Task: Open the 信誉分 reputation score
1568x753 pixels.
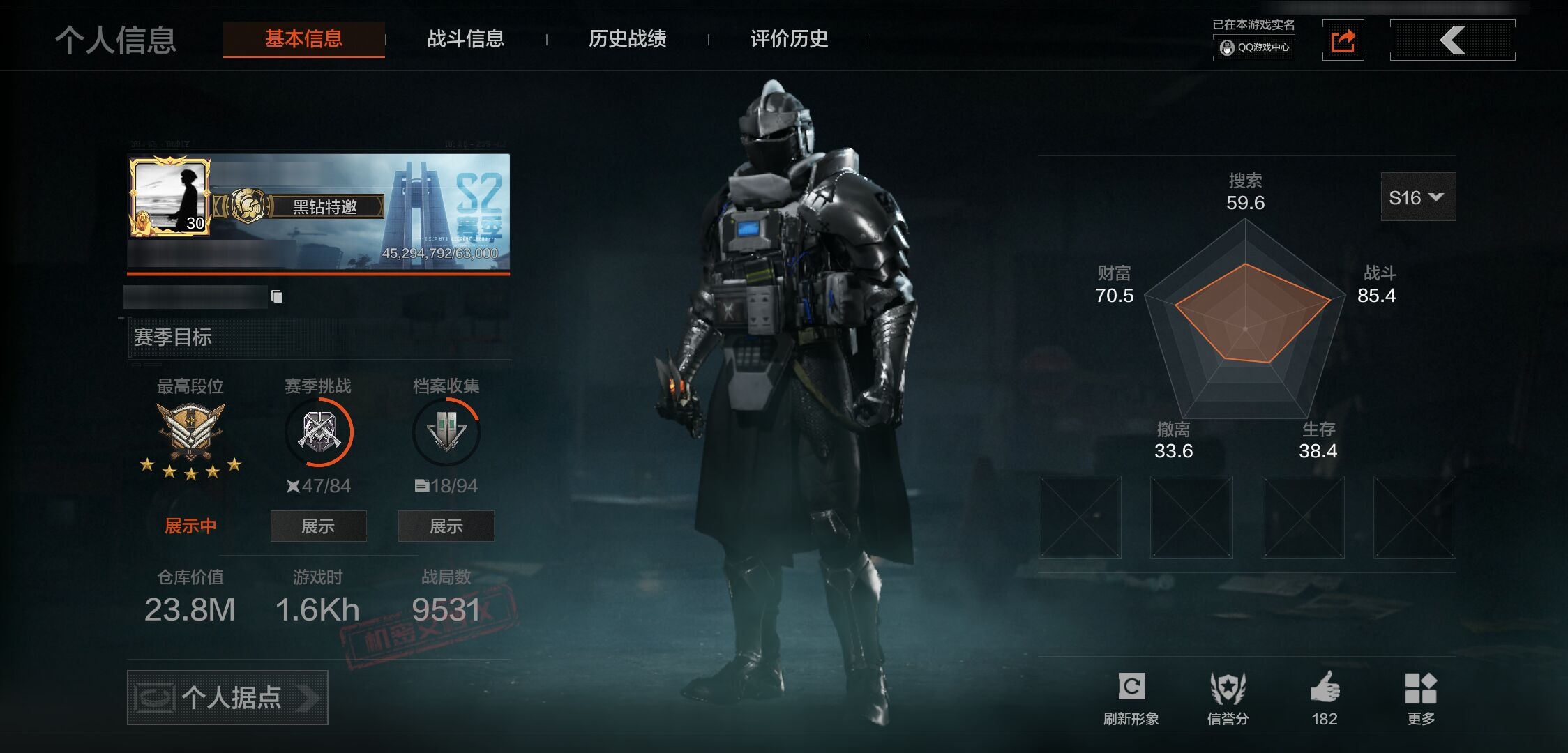Action: (x=1228, y=698)
